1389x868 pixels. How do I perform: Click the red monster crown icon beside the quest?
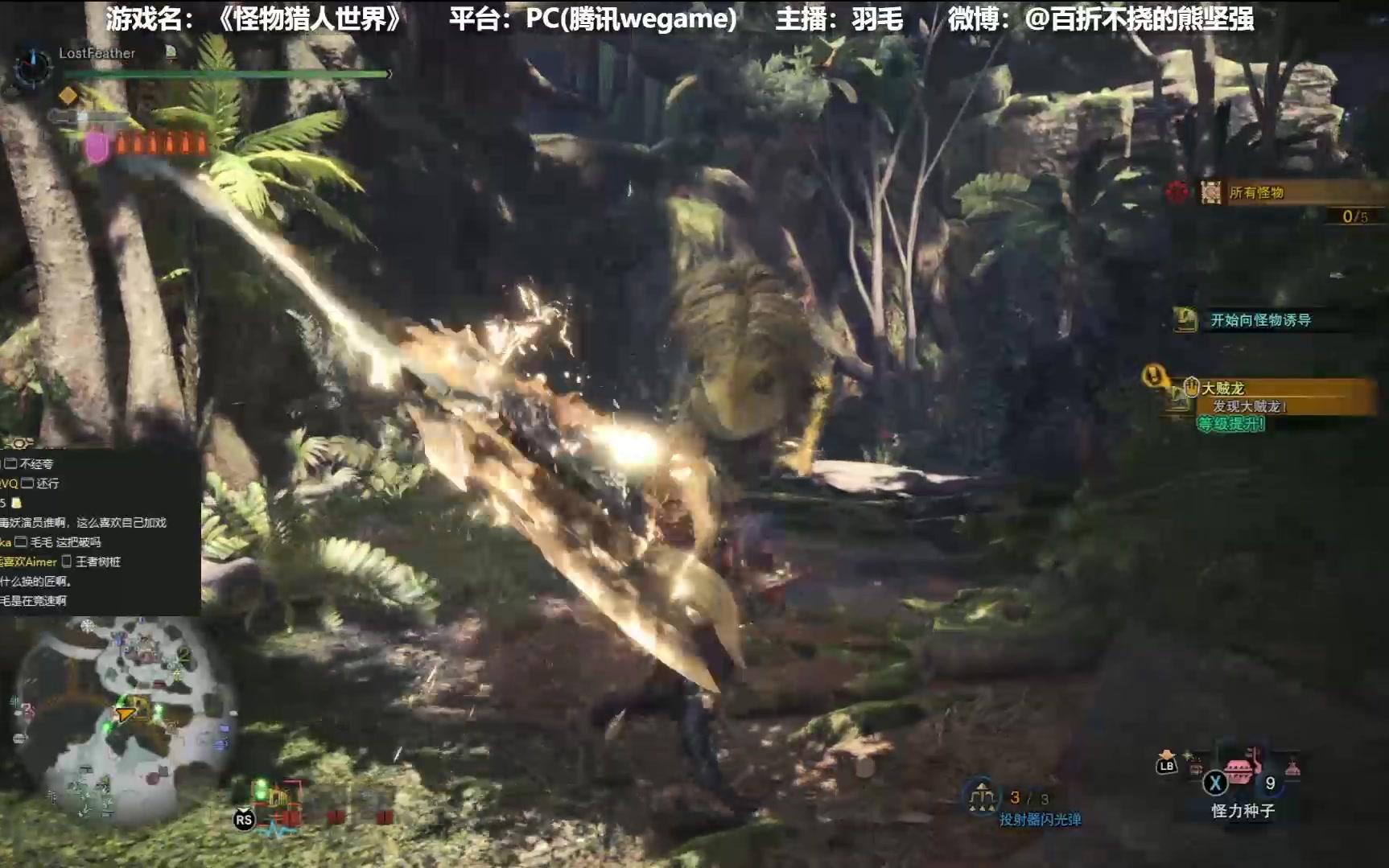(x=1179, y=192)
